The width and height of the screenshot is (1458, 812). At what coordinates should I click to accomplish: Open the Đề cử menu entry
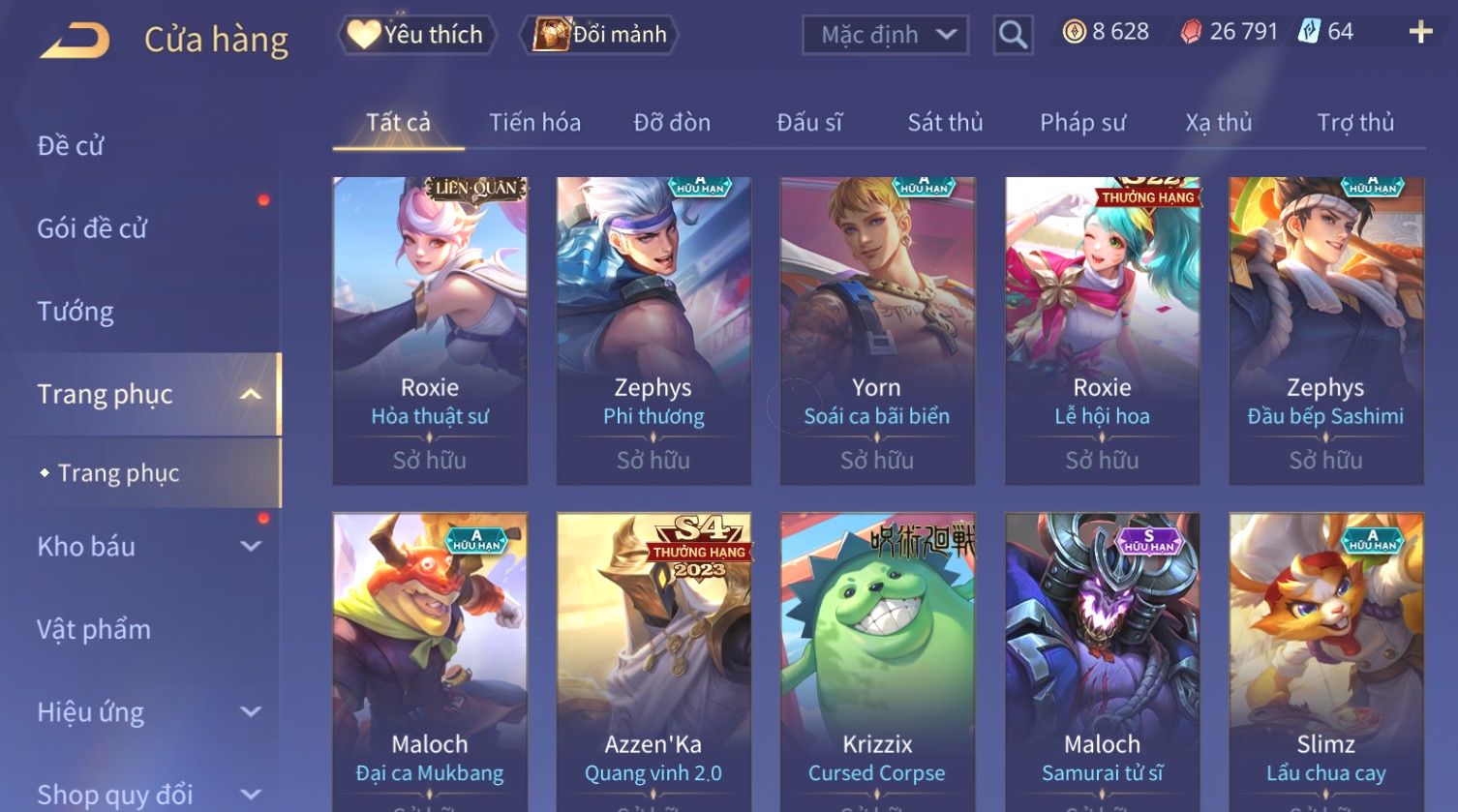point(71,146)
